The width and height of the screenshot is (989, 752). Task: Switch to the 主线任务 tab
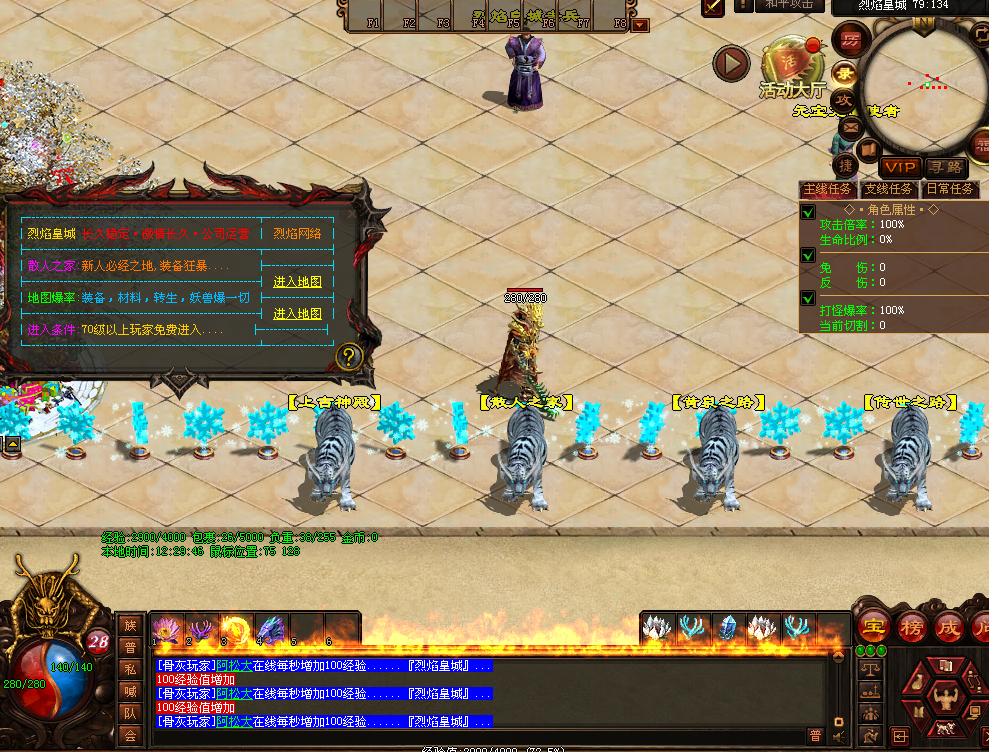[827, 189]
